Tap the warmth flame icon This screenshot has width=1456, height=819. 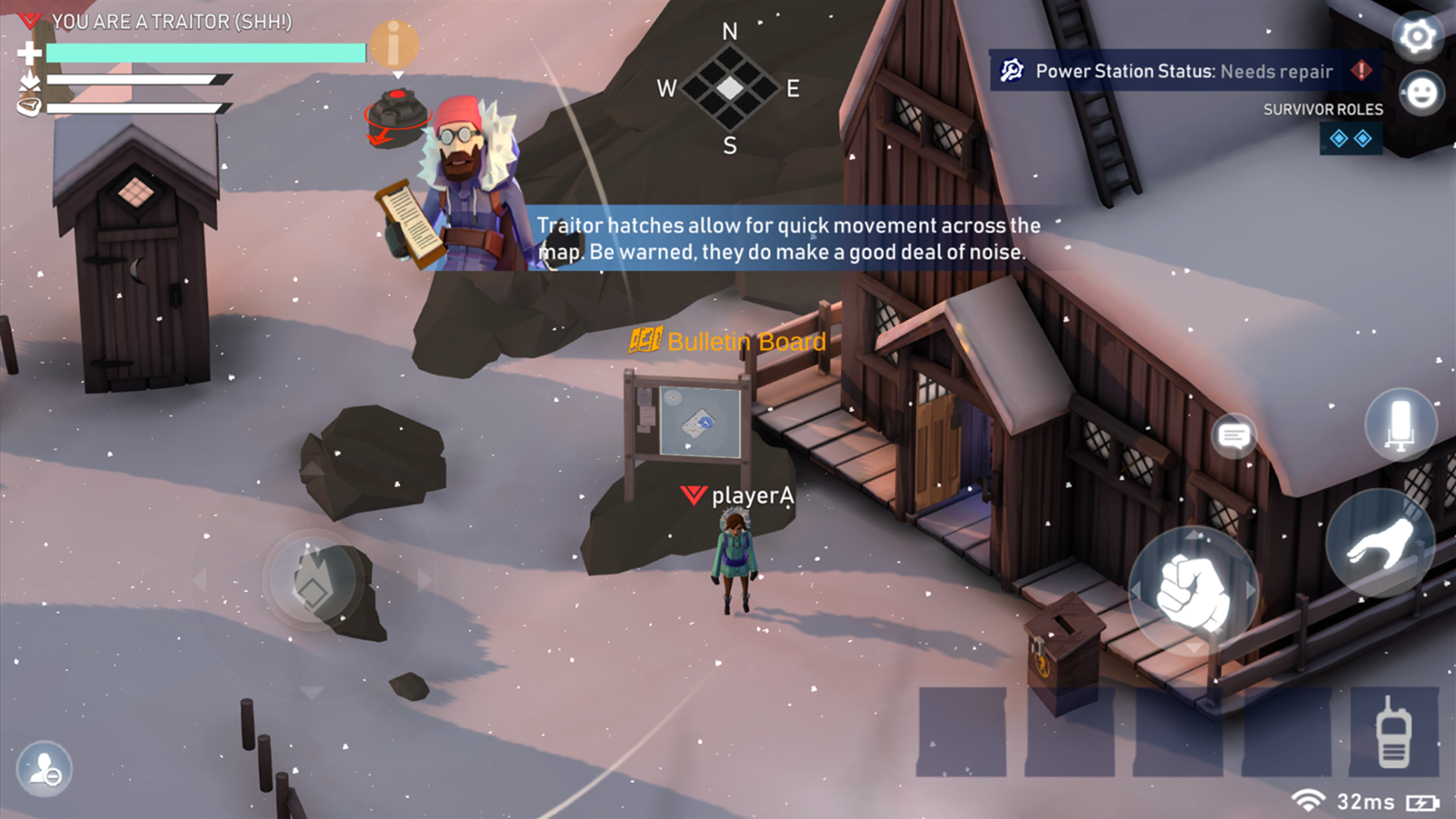click(x=29, y=80)
